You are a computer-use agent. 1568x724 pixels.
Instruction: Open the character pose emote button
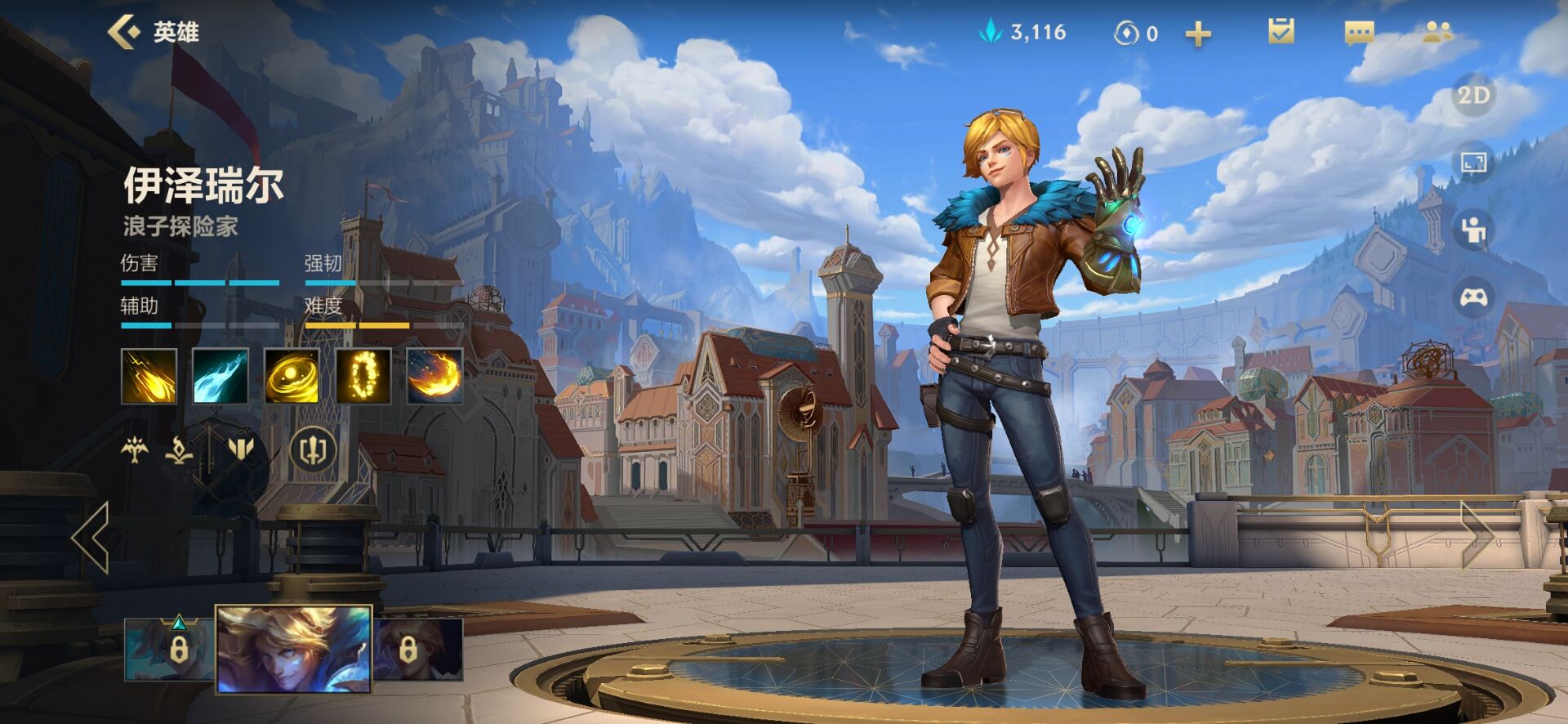tap(1473, 230)
